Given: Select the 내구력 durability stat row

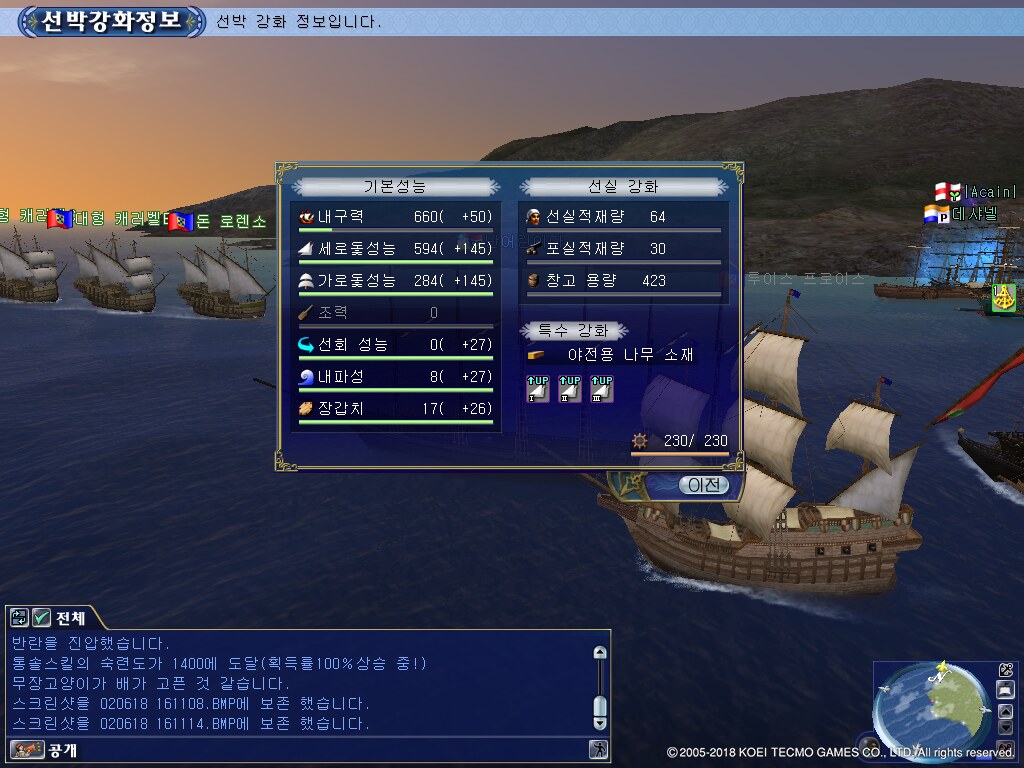Looking at the screenshot, I should pos(396,217).
